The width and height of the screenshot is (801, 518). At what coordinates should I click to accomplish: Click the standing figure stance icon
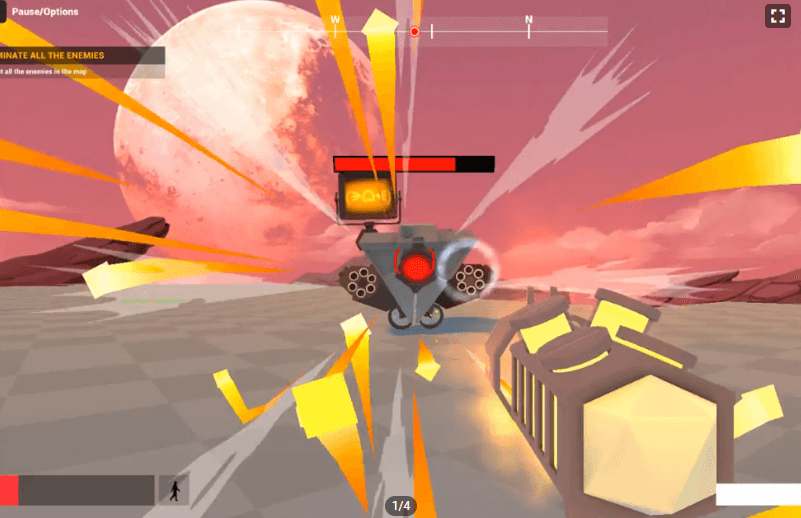pos(174,490)
